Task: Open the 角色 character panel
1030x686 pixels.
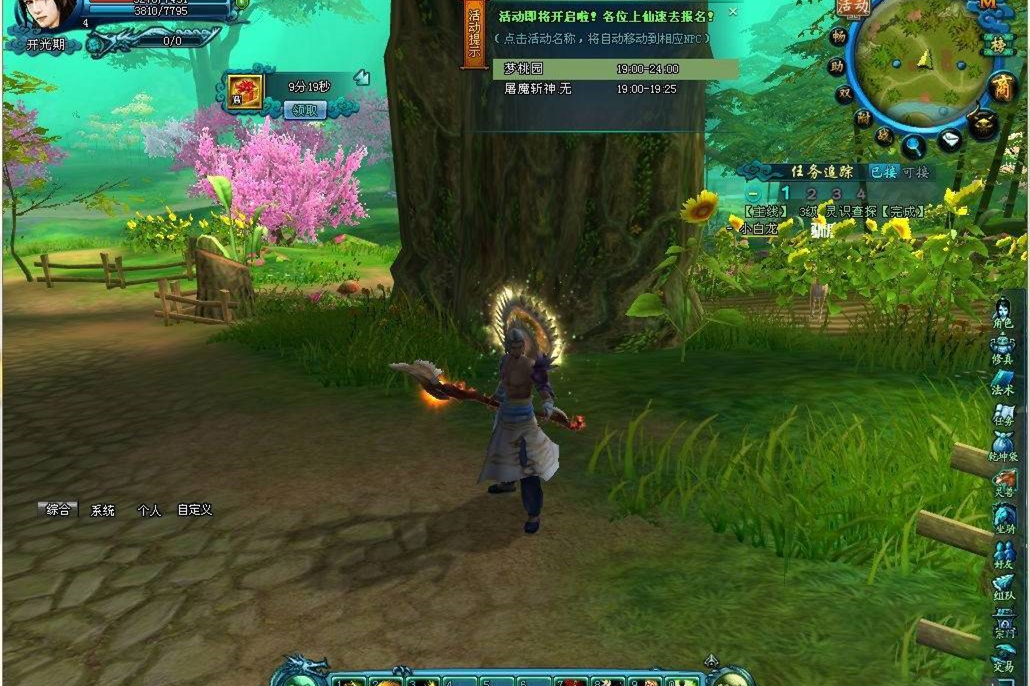Action: pyautogui.click(x=1003, y=315)
